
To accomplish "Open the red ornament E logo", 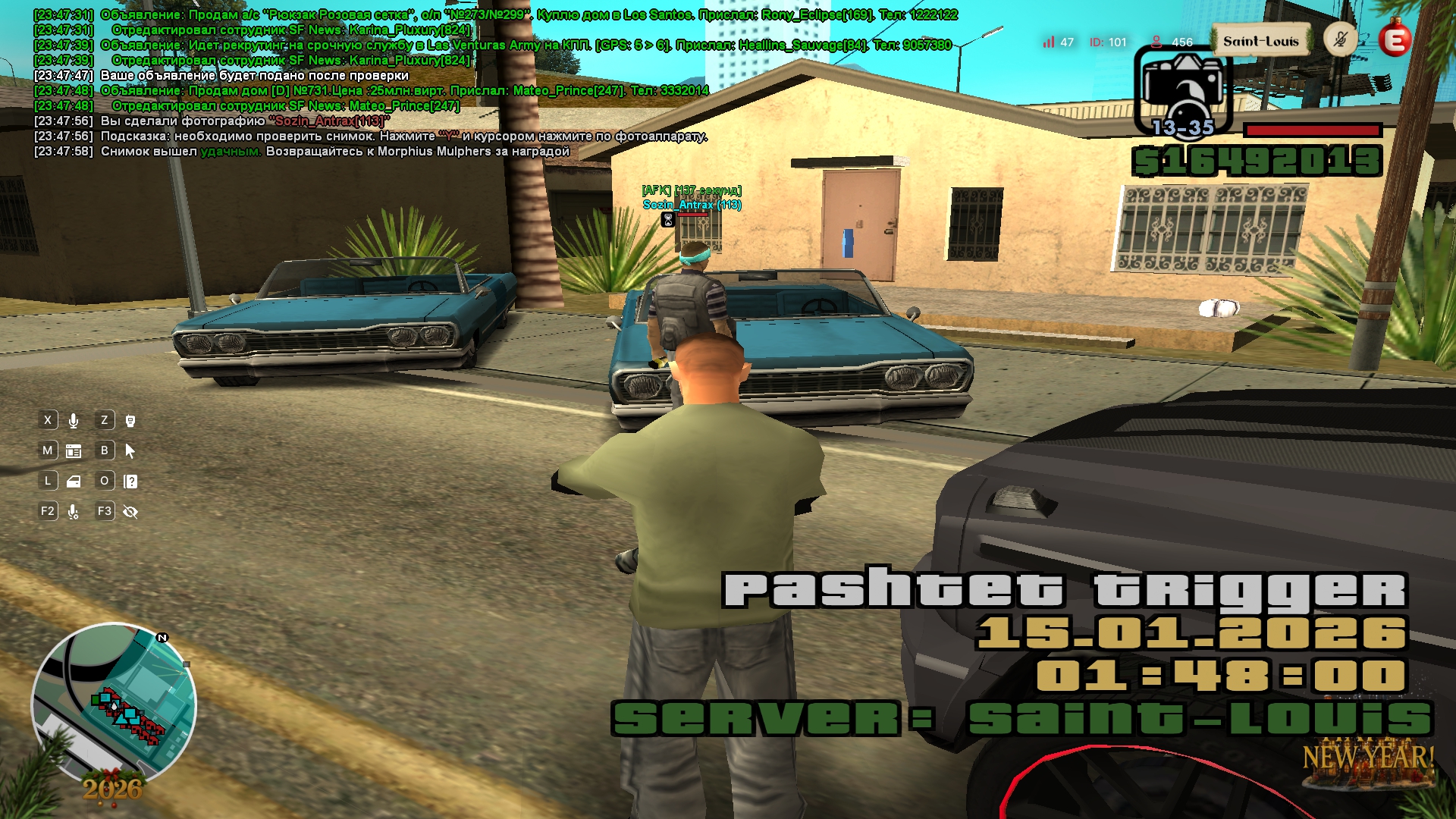I will pos(1395,39).
